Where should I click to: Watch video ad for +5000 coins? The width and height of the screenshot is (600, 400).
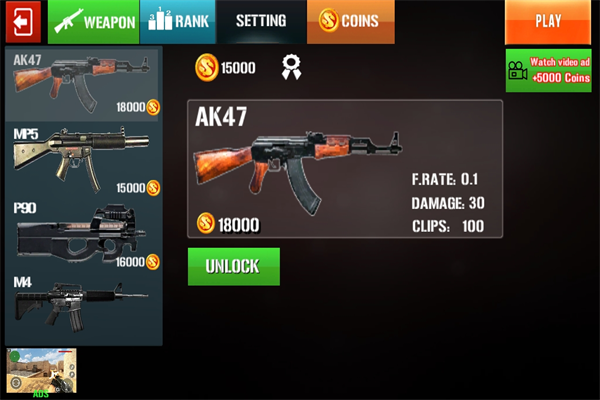click(548, 71)
